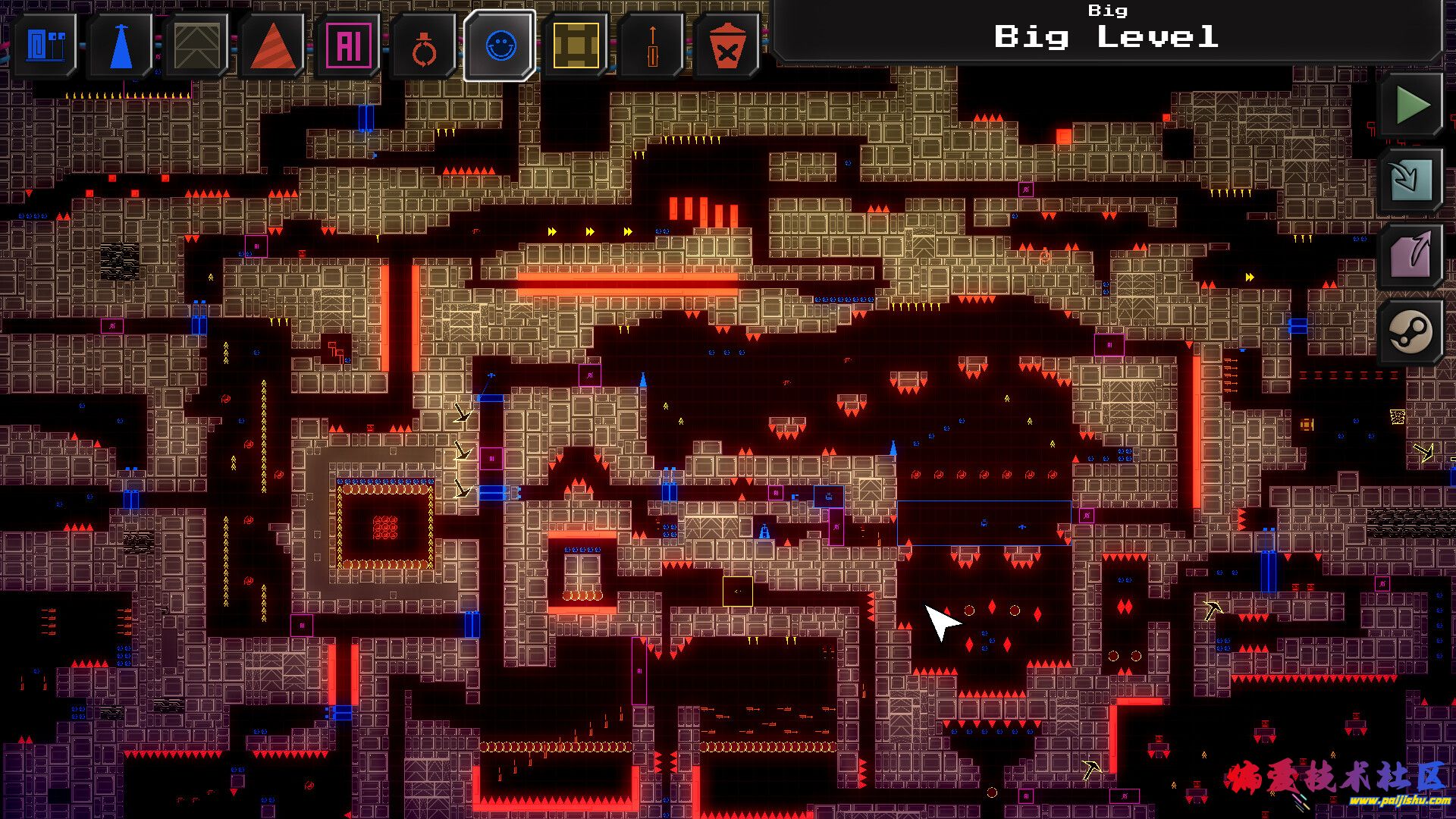Pick the blue smiley face tool

click(500, 45)
